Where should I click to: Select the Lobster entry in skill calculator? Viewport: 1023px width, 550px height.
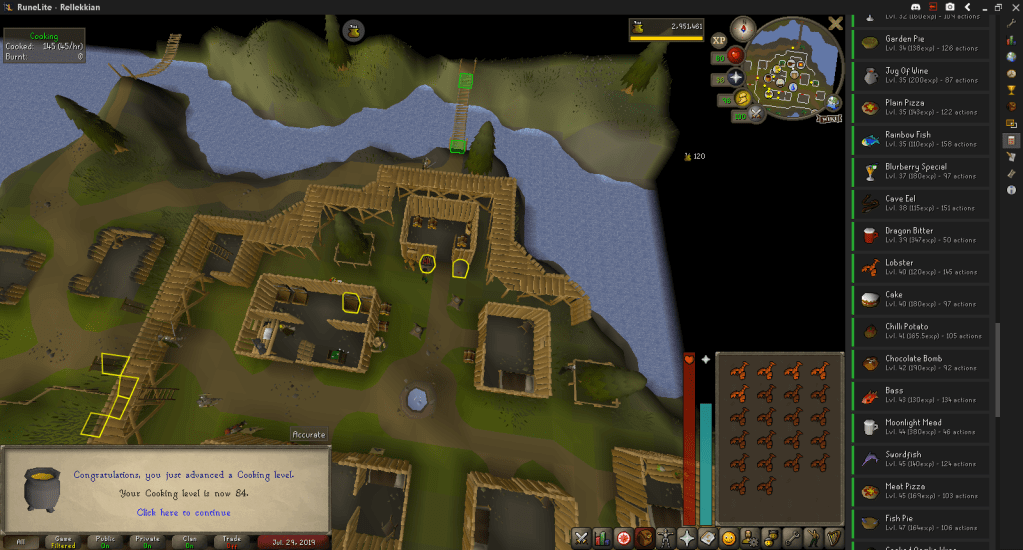(920, 268)
